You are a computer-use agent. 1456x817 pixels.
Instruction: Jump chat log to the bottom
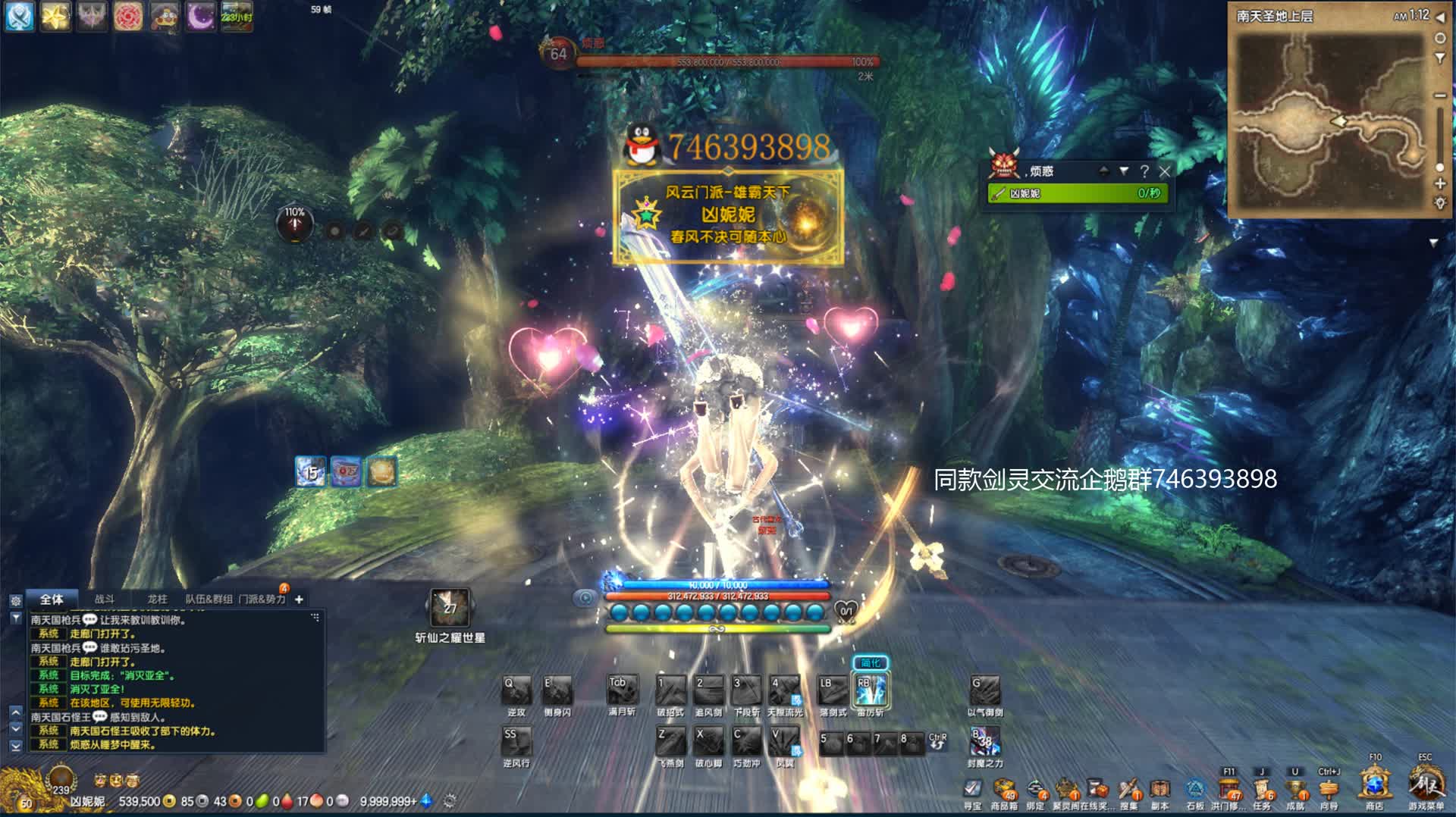tap(16, 746)
